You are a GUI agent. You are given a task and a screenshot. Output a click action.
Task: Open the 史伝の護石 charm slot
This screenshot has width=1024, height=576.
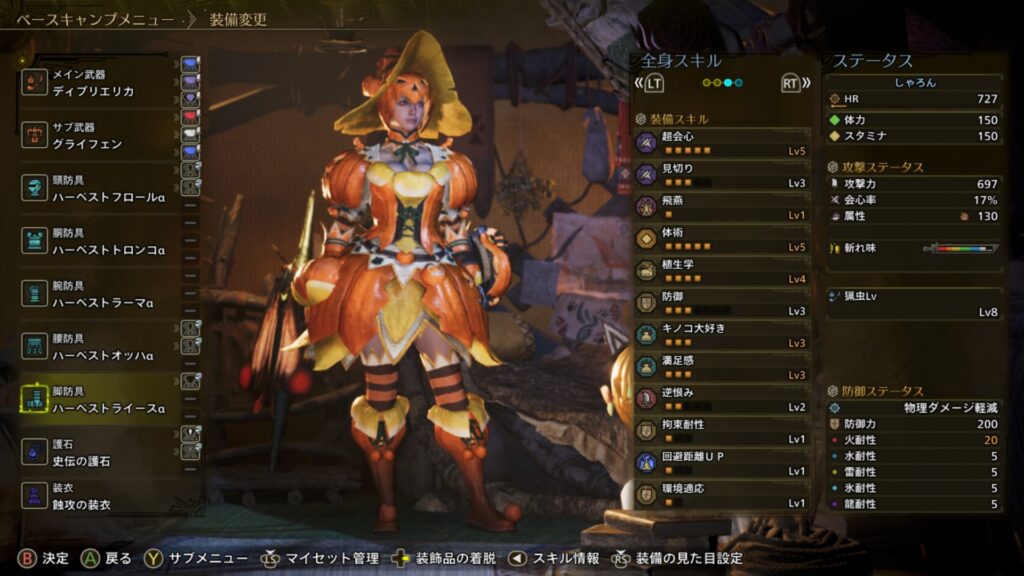[x=100, y=453]
